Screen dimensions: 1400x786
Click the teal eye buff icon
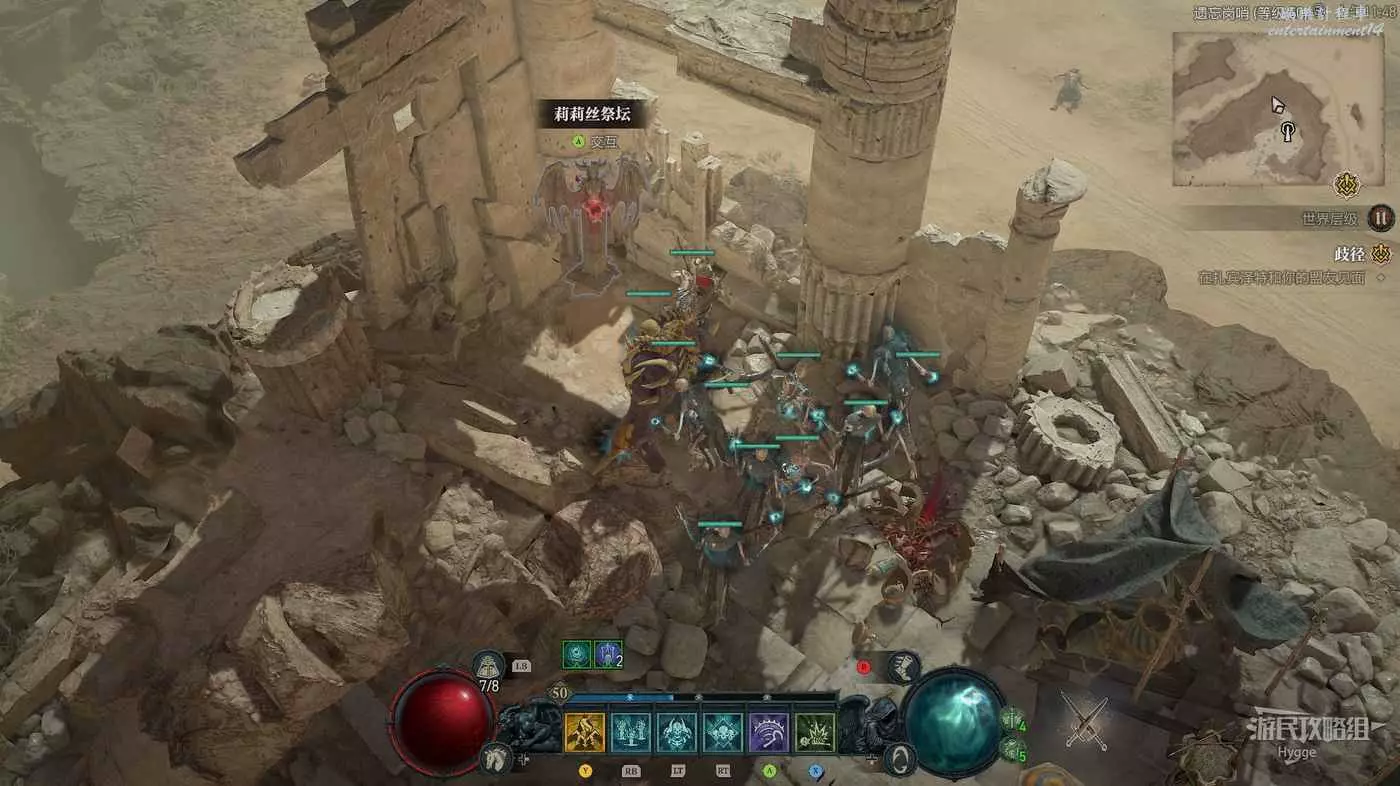click(576, 654)
